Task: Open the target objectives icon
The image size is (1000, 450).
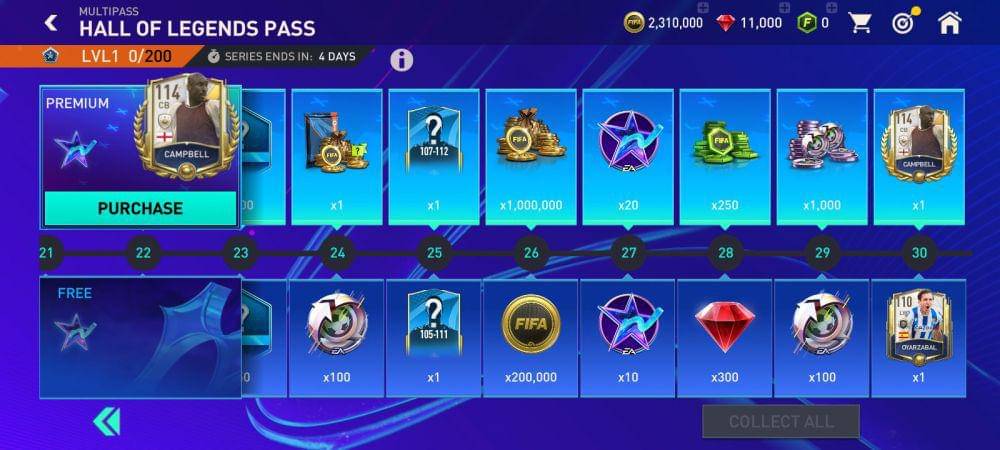Action: click(905, 22)
